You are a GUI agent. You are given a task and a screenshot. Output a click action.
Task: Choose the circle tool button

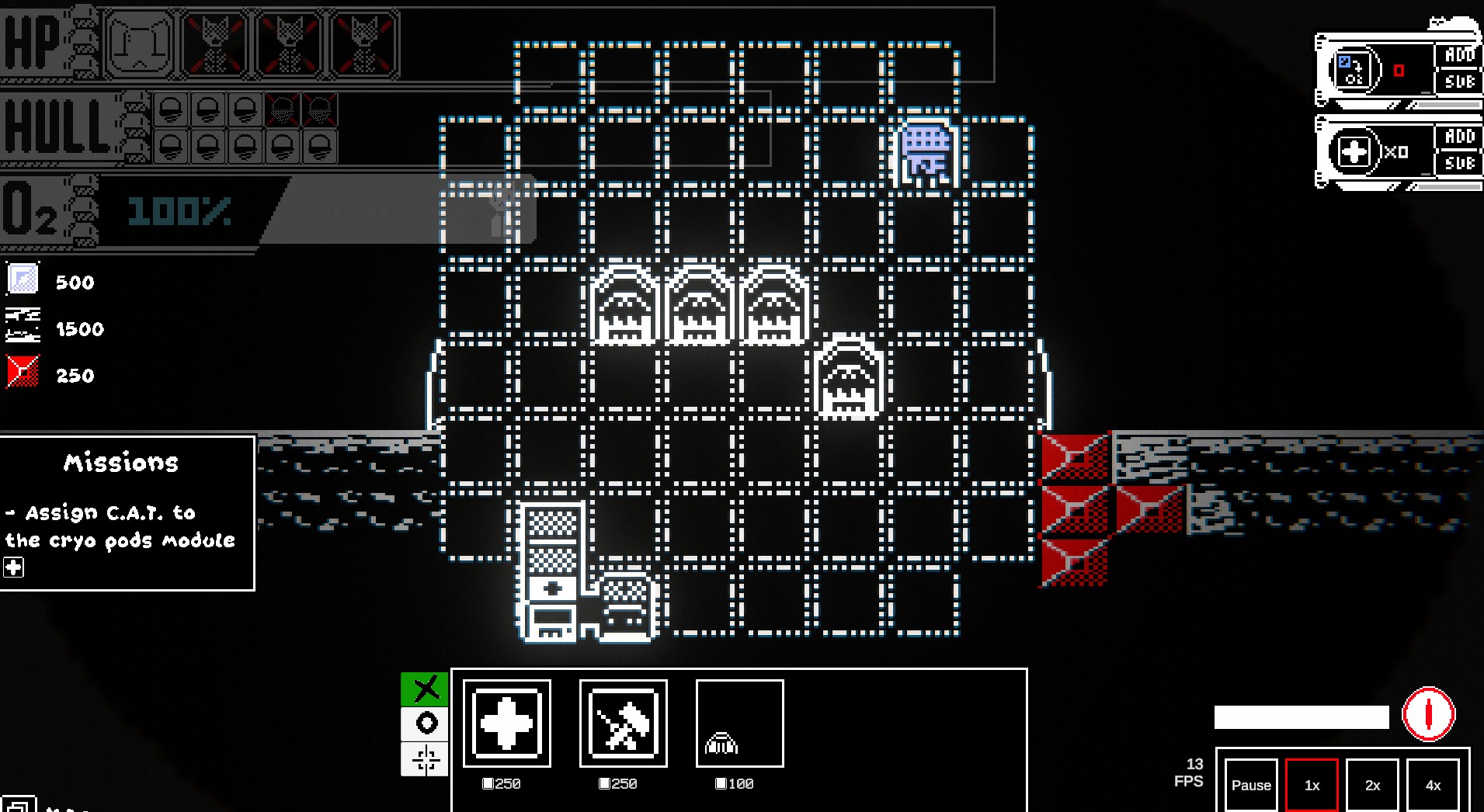pos(425,724)
